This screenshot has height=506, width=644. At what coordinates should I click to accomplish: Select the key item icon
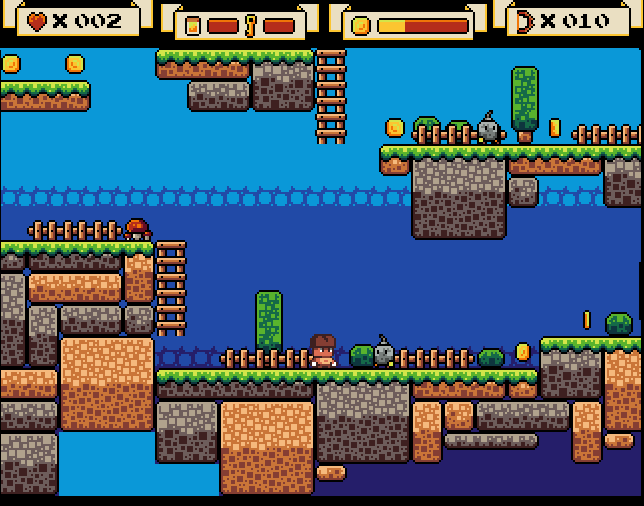(251, 26)
